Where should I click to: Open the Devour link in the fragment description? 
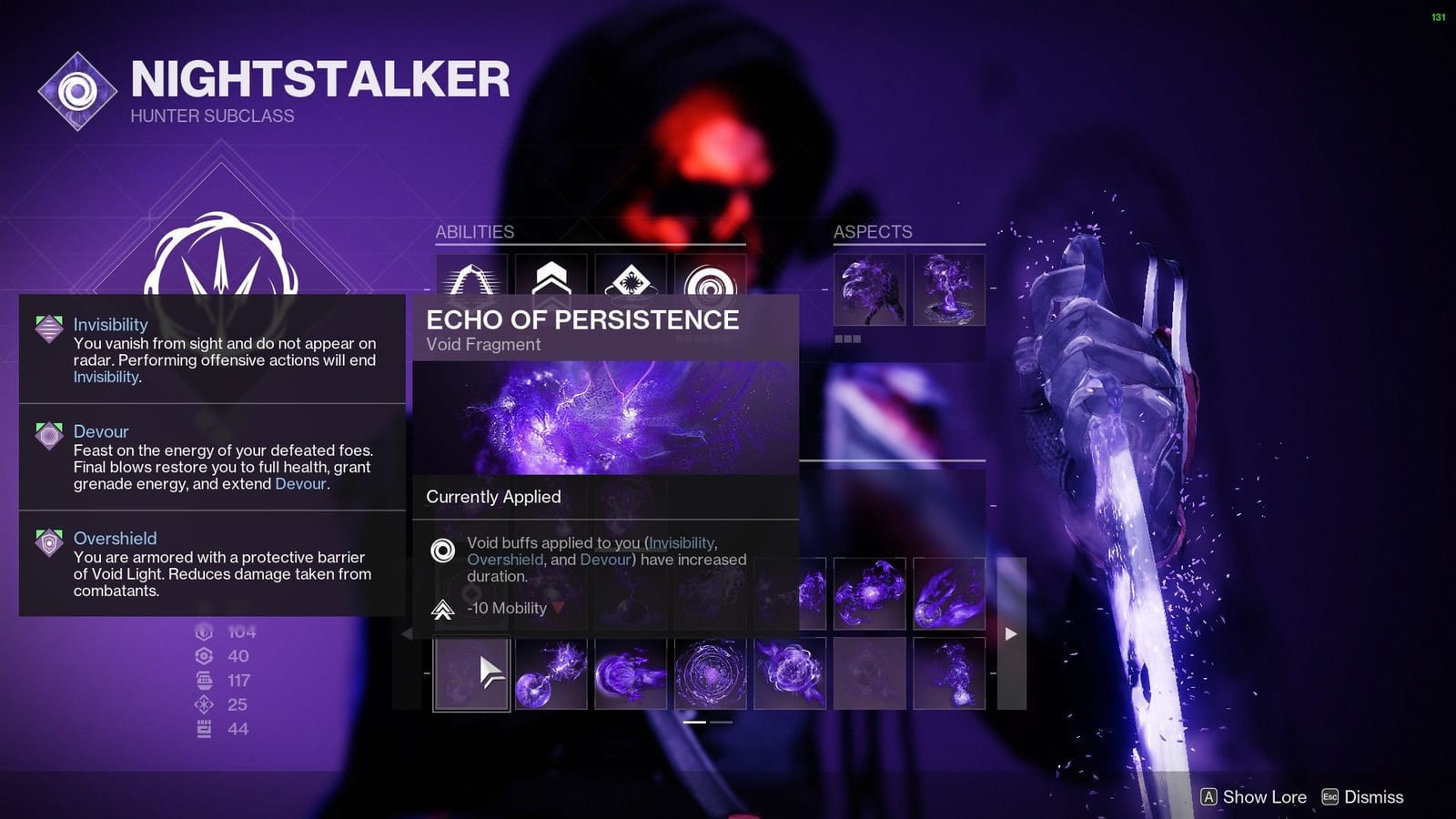(605, 560)
